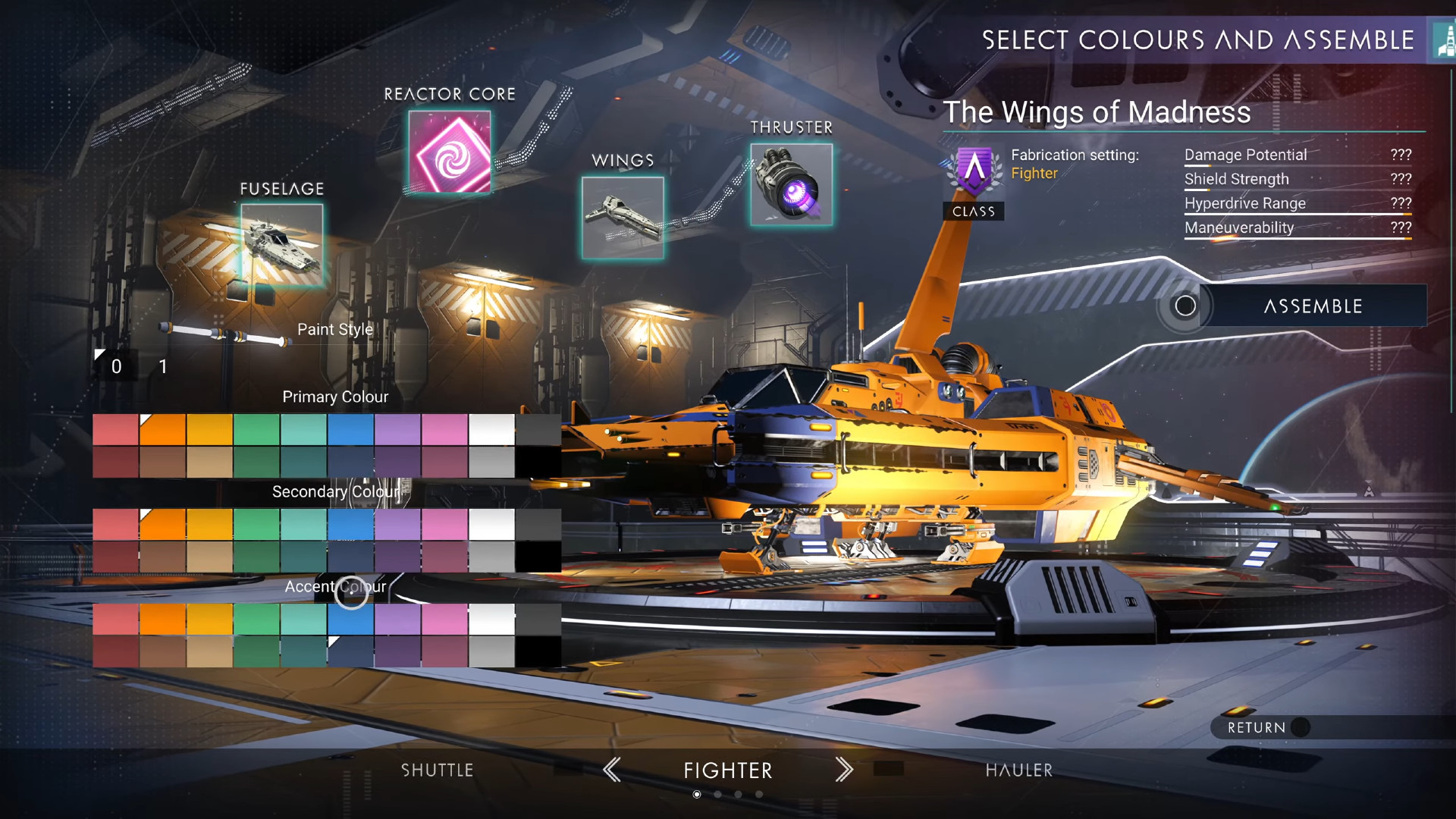The height and width of the screenshot is (819, 1456).
Task: Open the Reactor Core slot
Action: click(450, 152)
